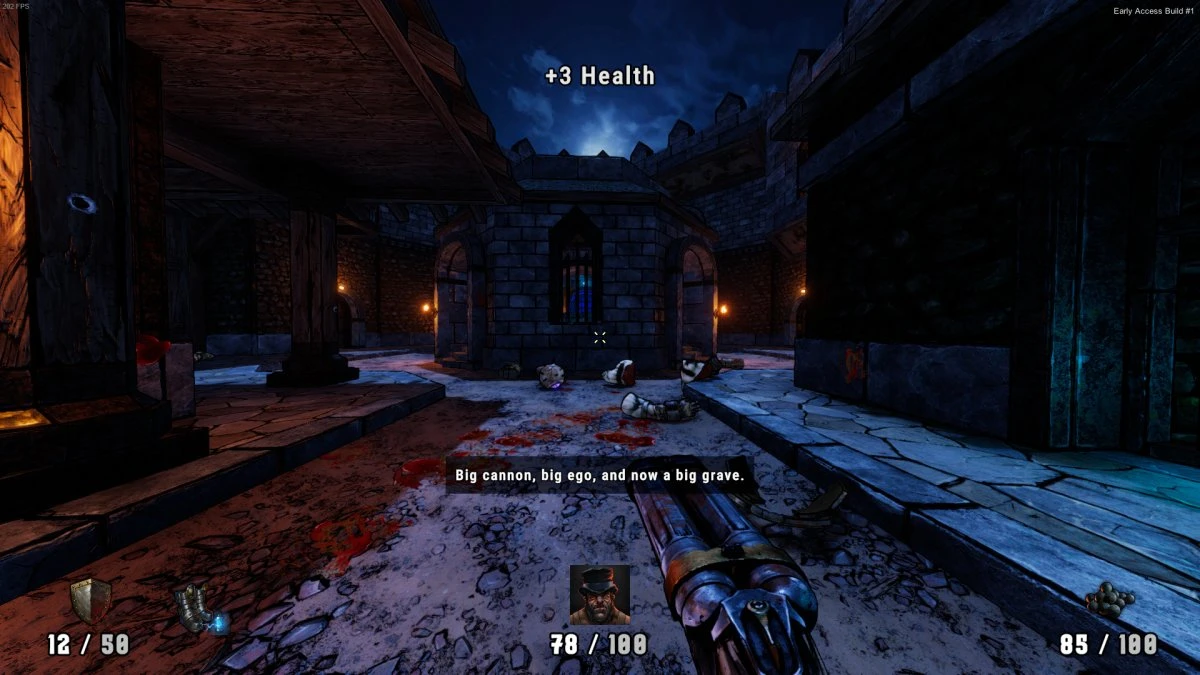Click the armor shield icon
The image size is (1200, 675).
[89, 600]
